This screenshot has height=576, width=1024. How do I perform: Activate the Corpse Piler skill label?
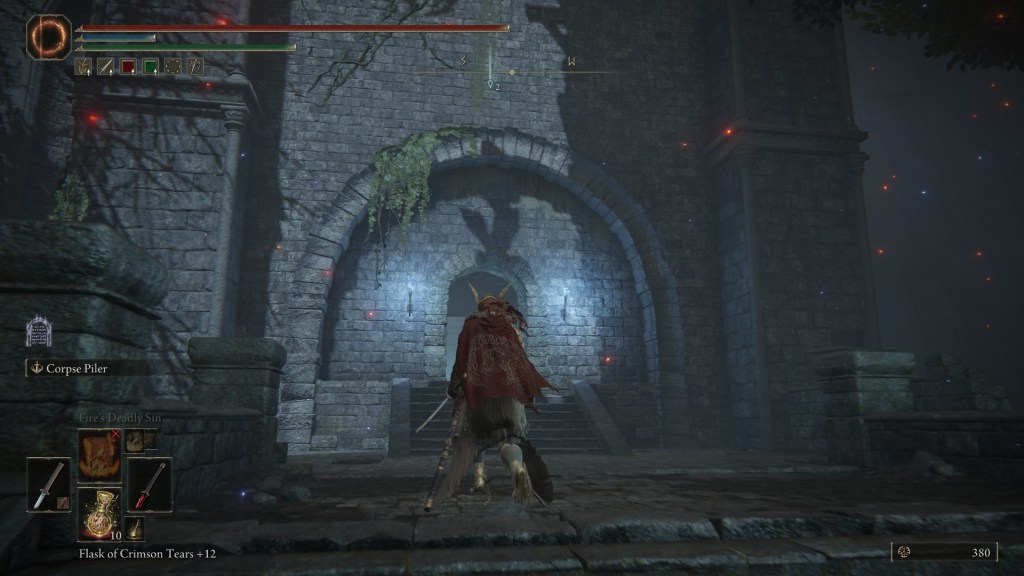click(80, 368)
